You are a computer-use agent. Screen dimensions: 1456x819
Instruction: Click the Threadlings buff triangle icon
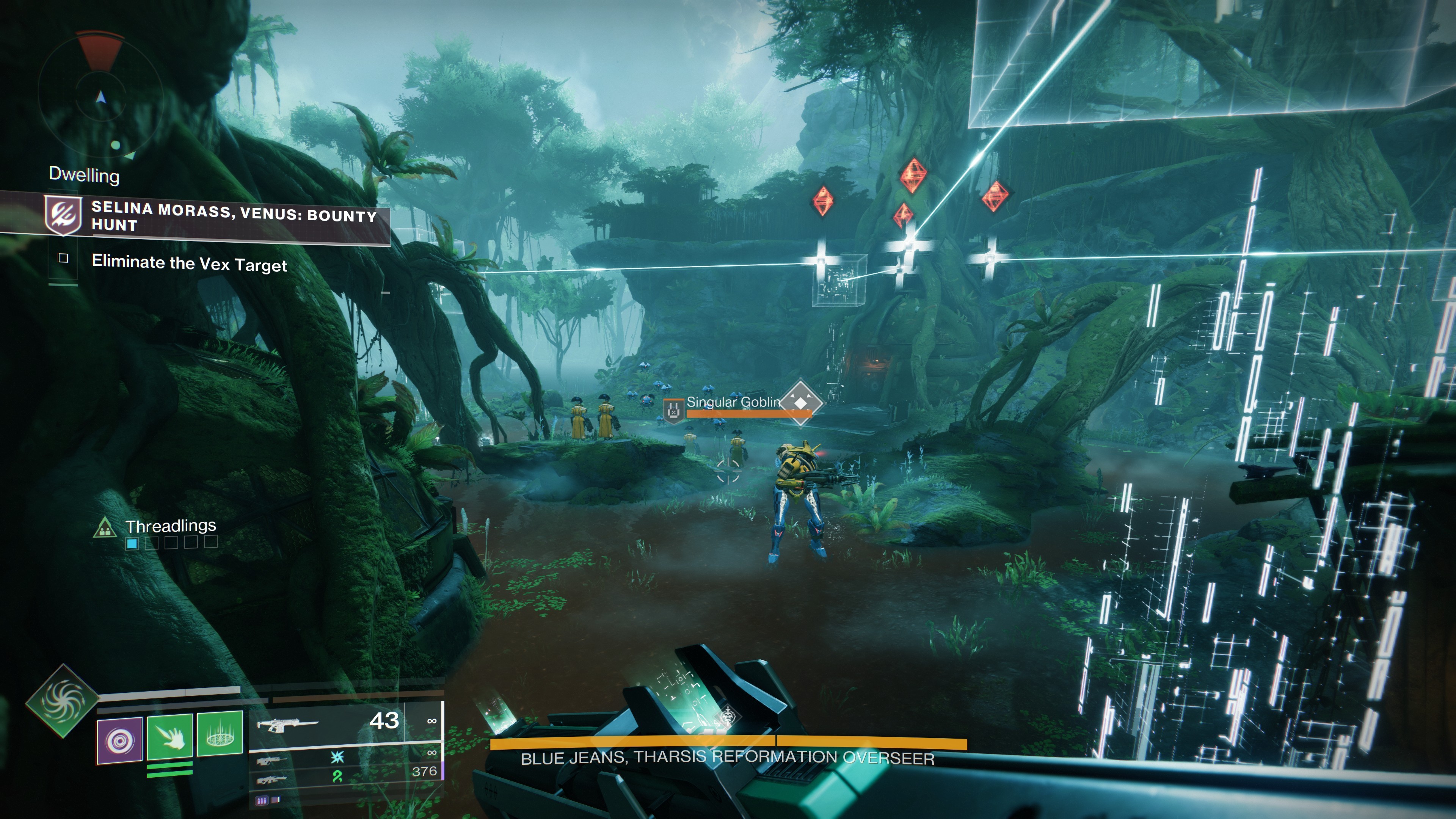[105, 528]
